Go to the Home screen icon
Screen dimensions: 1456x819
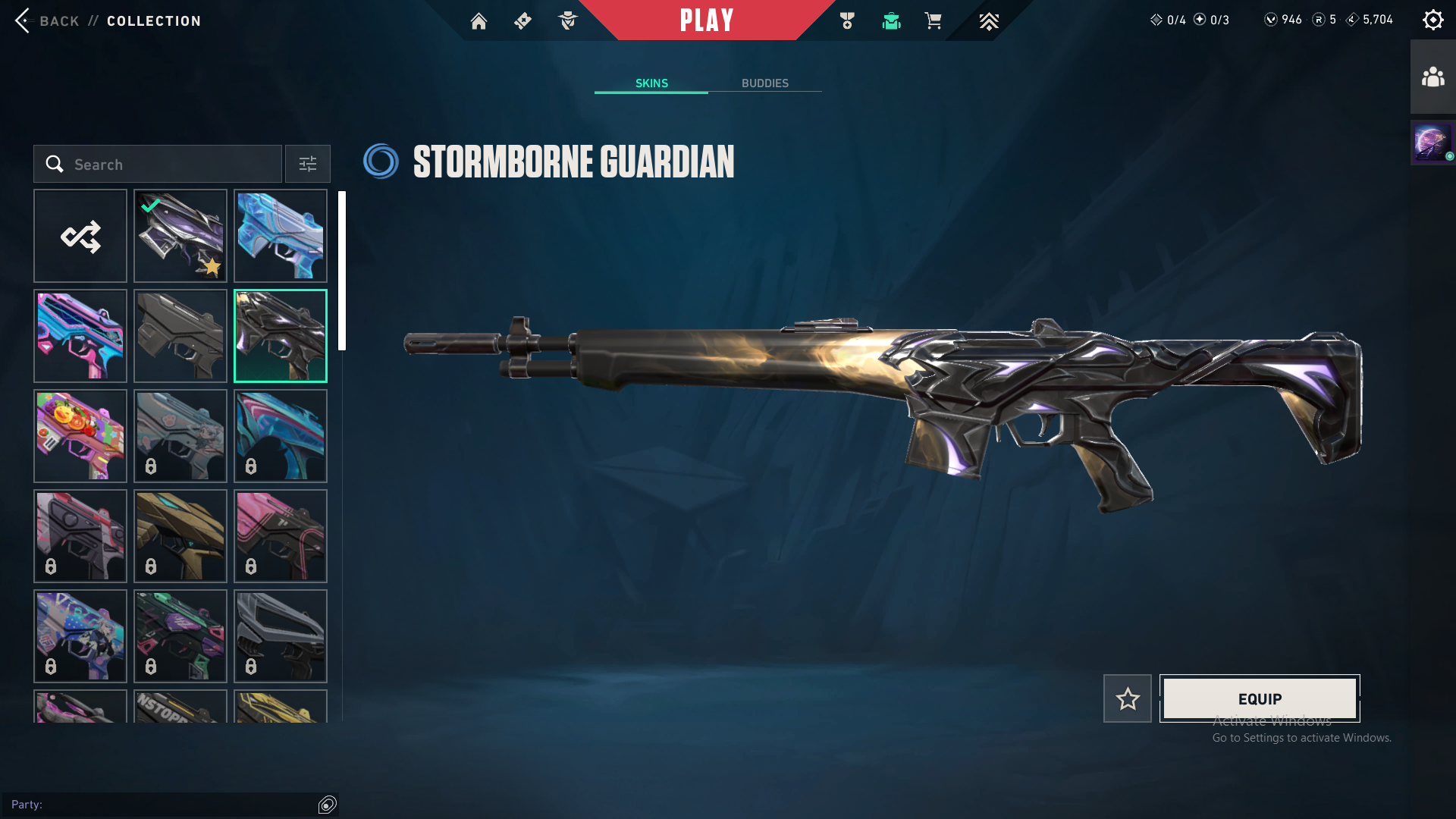click(479, 21)
